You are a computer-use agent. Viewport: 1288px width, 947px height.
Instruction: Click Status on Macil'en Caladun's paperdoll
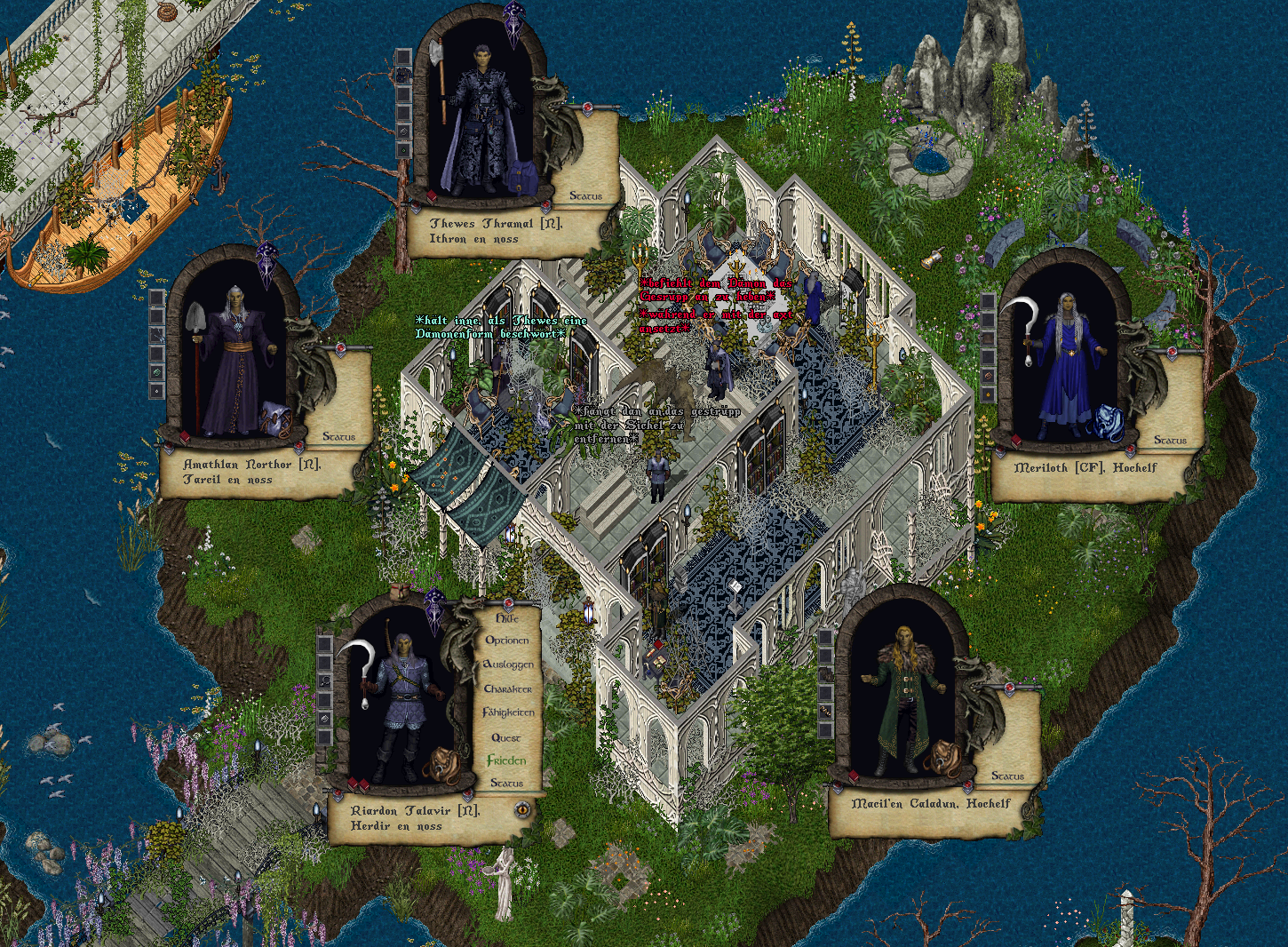[x=1007, y=776]
